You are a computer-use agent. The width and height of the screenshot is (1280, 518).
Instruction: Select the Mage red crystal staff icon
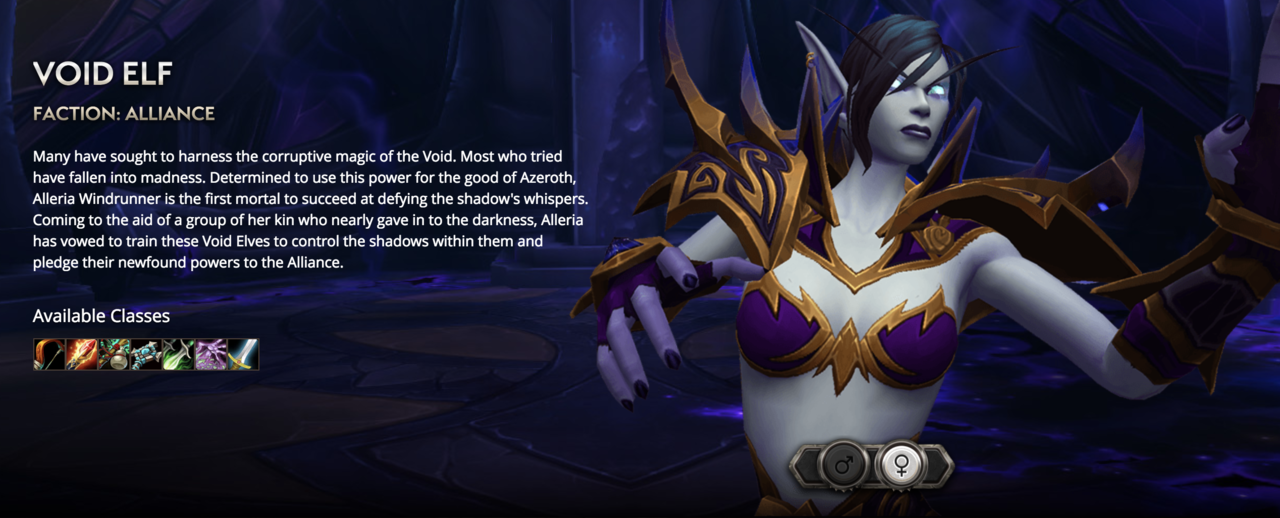(81, 355)
